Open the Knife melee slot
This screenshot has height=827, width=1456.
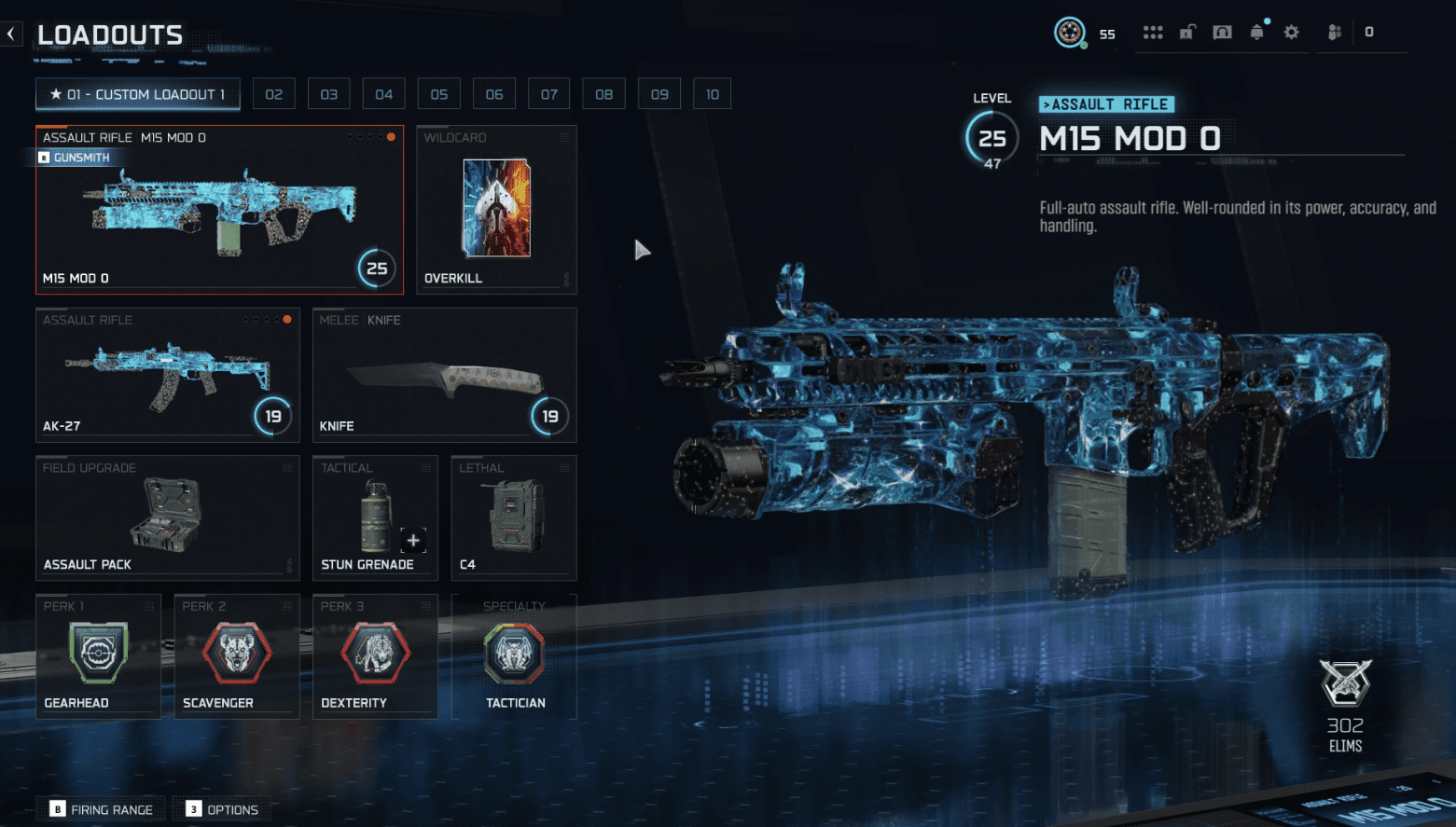444,375
